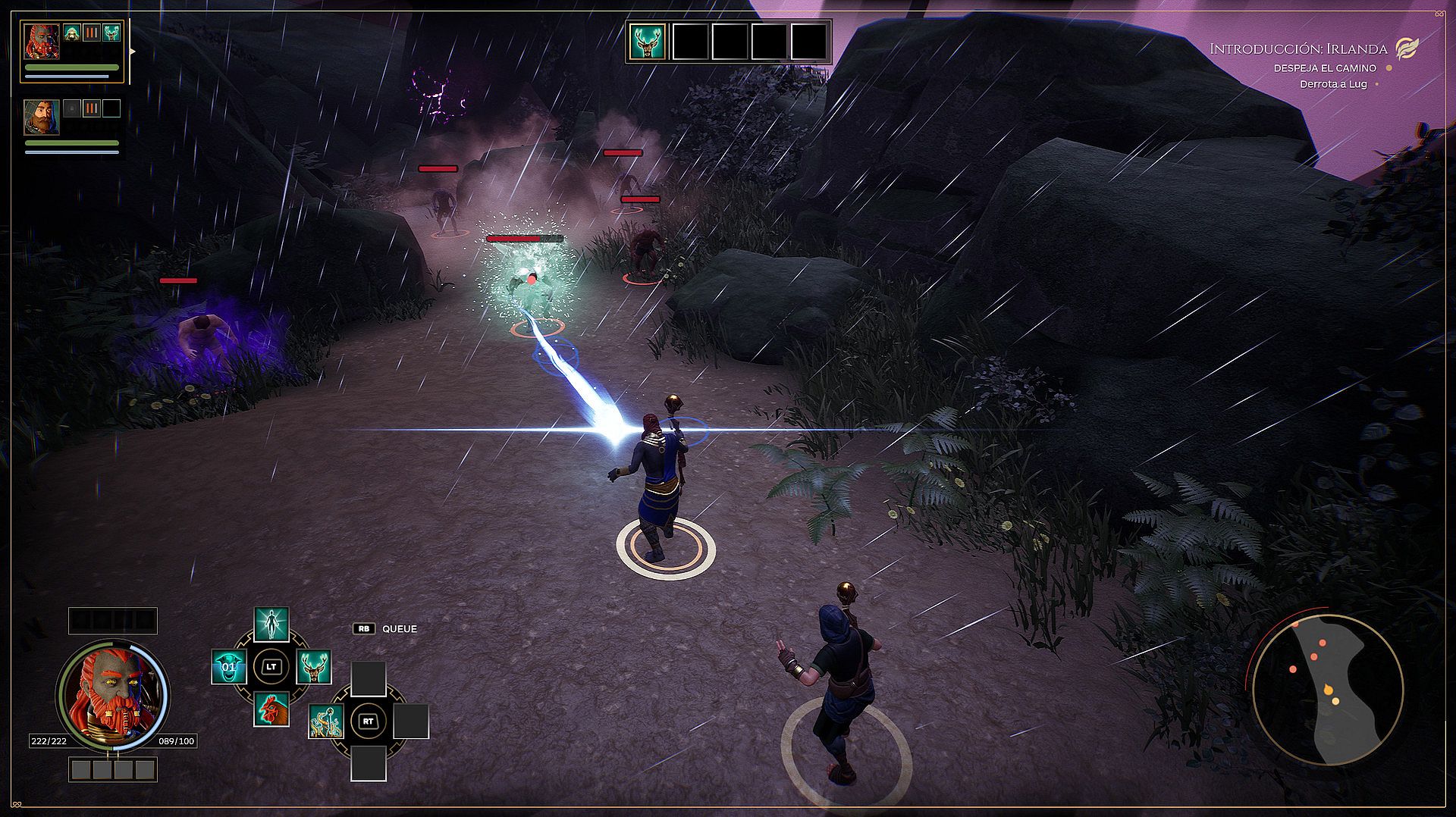Select the hooded brown-bearded companion portrait

click(x=41, y=117)
